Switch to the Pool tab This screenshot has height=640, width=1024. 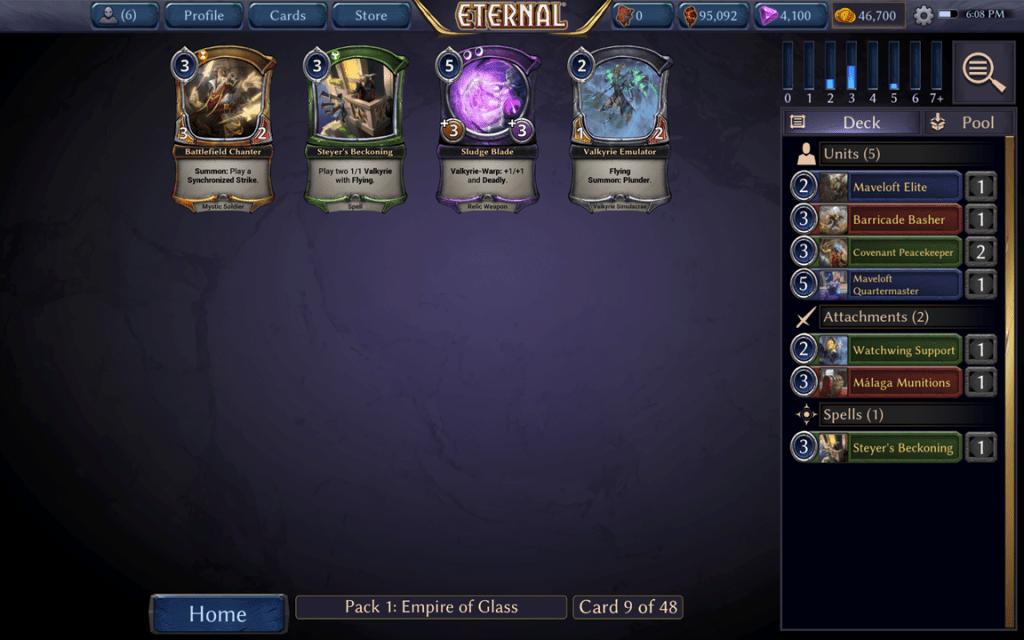tap(963, 122)
